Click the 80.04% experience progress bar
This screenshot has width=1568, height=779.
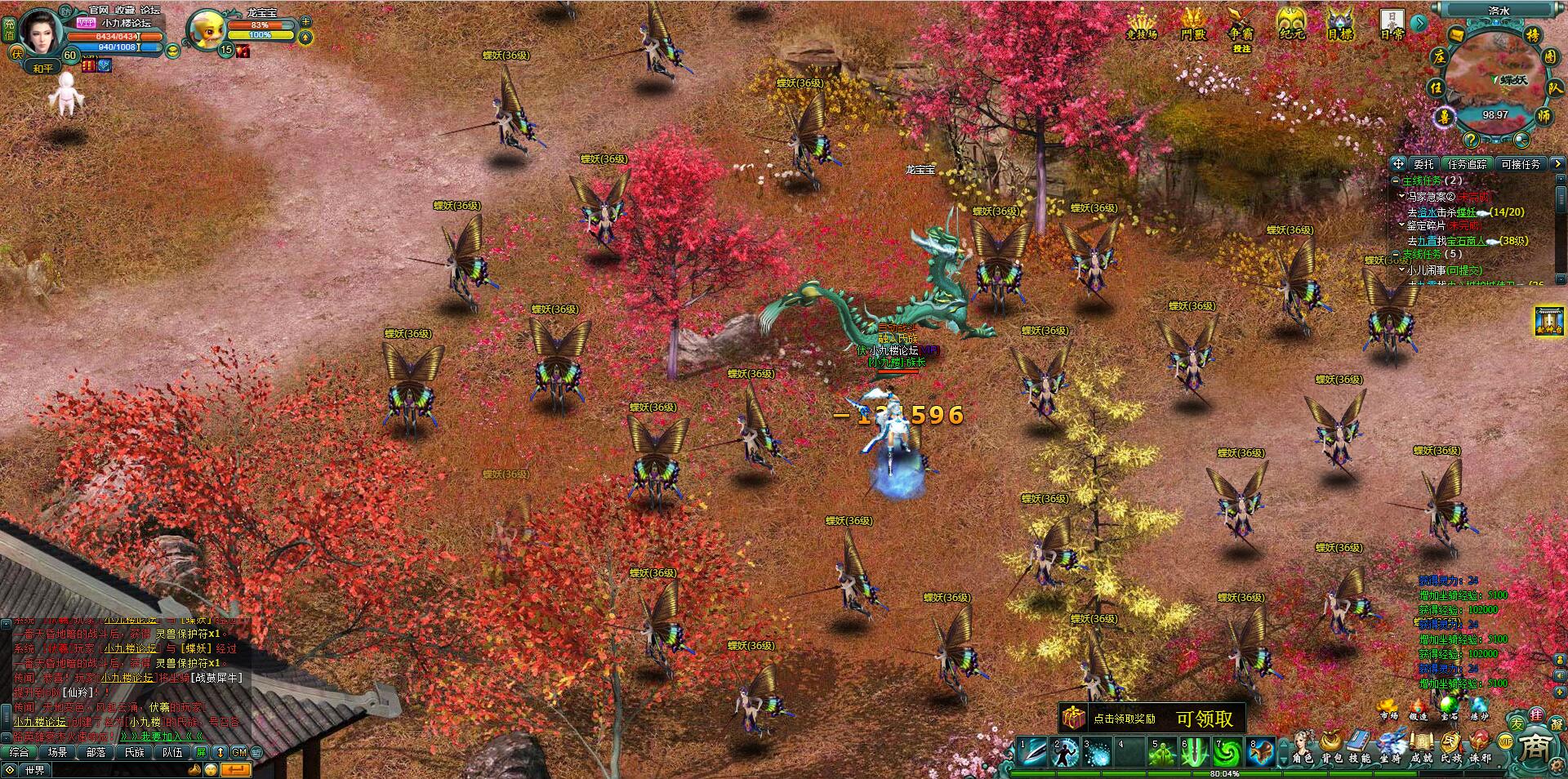[x=1223, y=772]
